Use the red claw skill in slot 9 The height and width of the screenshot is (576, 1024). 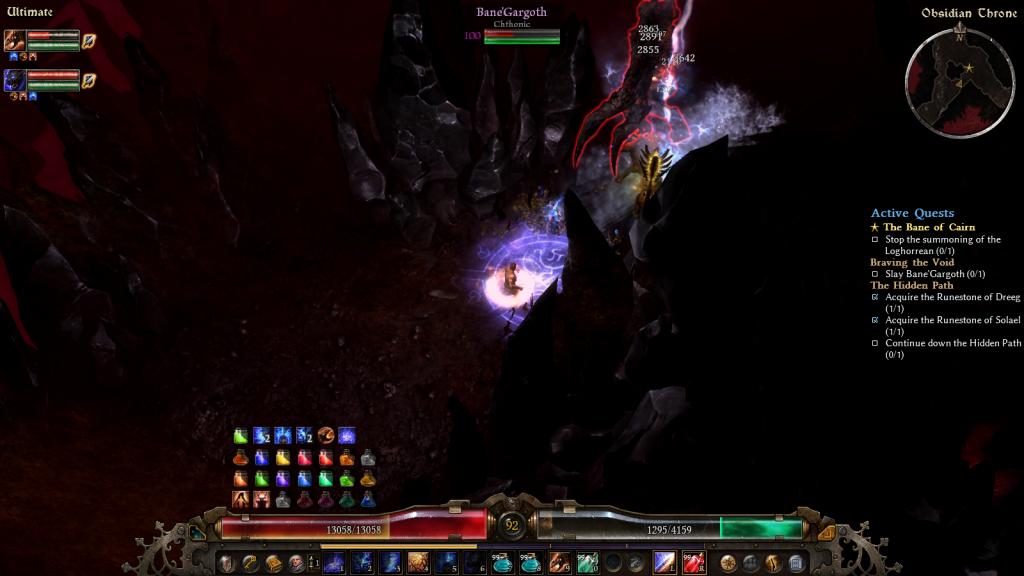point(559,562)
